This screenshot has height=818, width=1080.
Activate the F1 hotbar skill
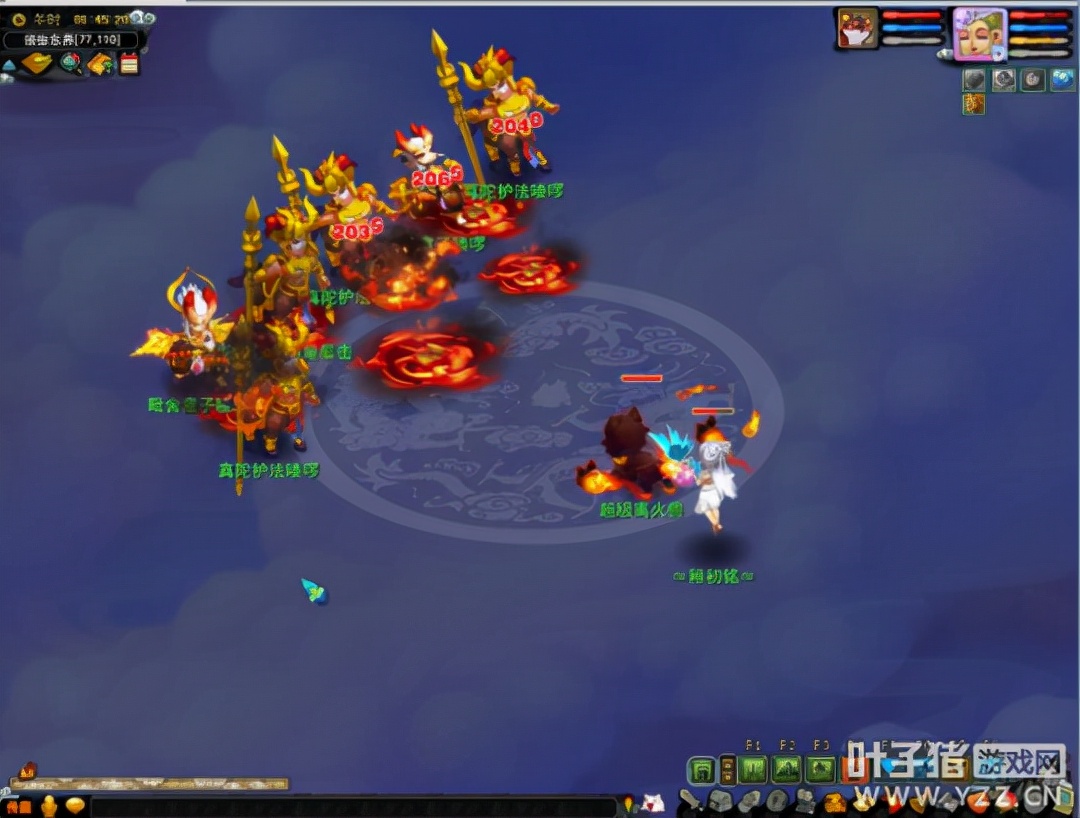click(x=754, y=769)
